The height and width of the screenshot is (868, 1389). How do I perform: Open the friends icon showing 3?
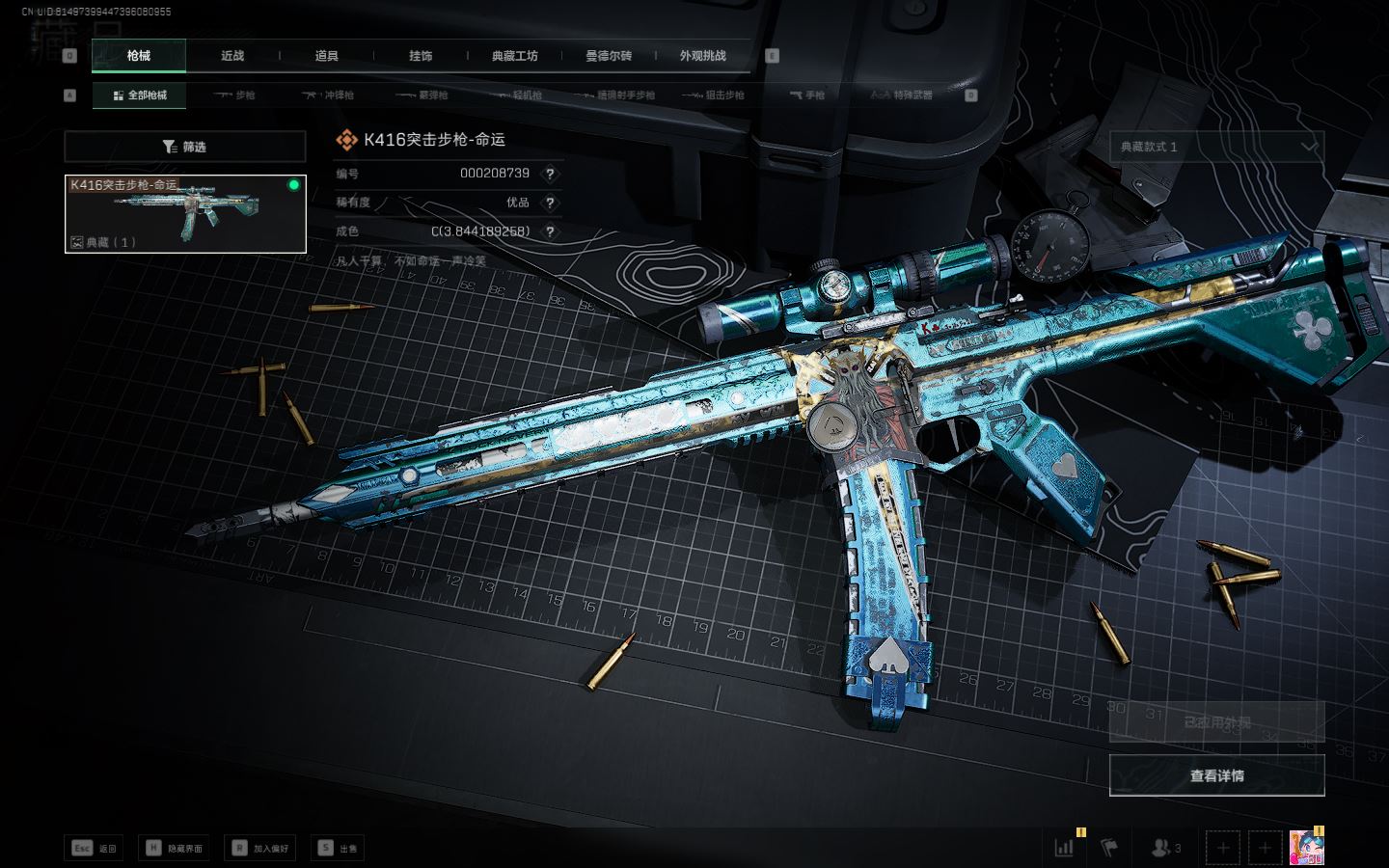click(1165, 848)
